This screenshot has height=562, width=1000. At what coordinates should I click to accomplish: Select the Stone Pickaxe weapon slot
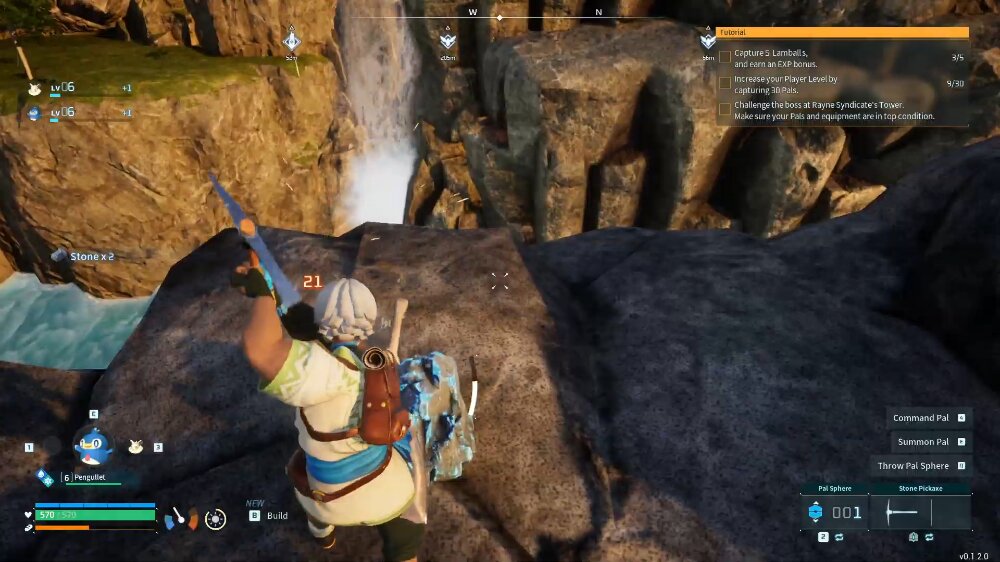pyautogui.click(x=920, y=512)
